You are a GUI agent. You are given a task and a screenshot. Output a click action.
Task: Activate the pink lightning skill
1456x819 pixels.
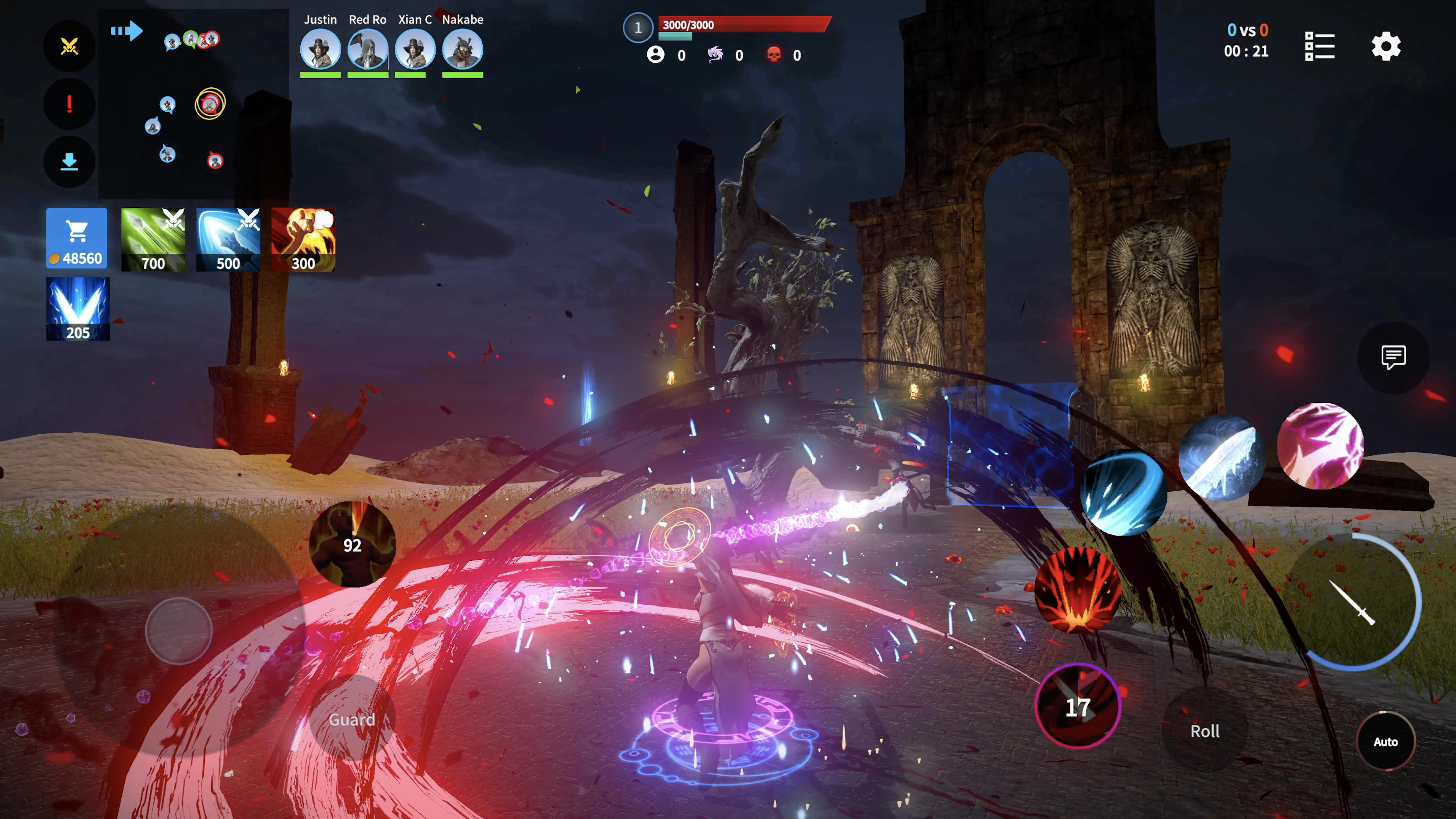pos(1320,446)
